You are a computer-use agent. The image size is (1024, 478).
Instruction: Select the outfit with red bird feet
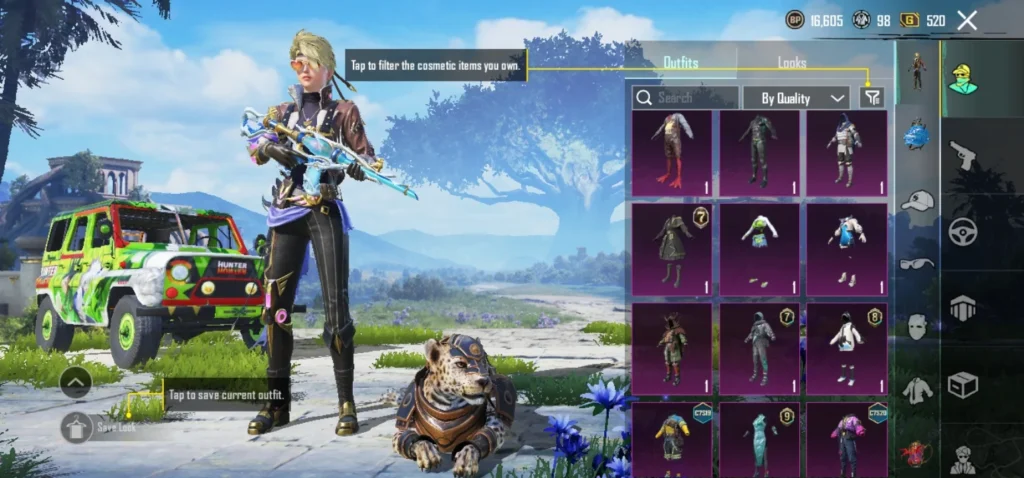click(x=672, y=153)
